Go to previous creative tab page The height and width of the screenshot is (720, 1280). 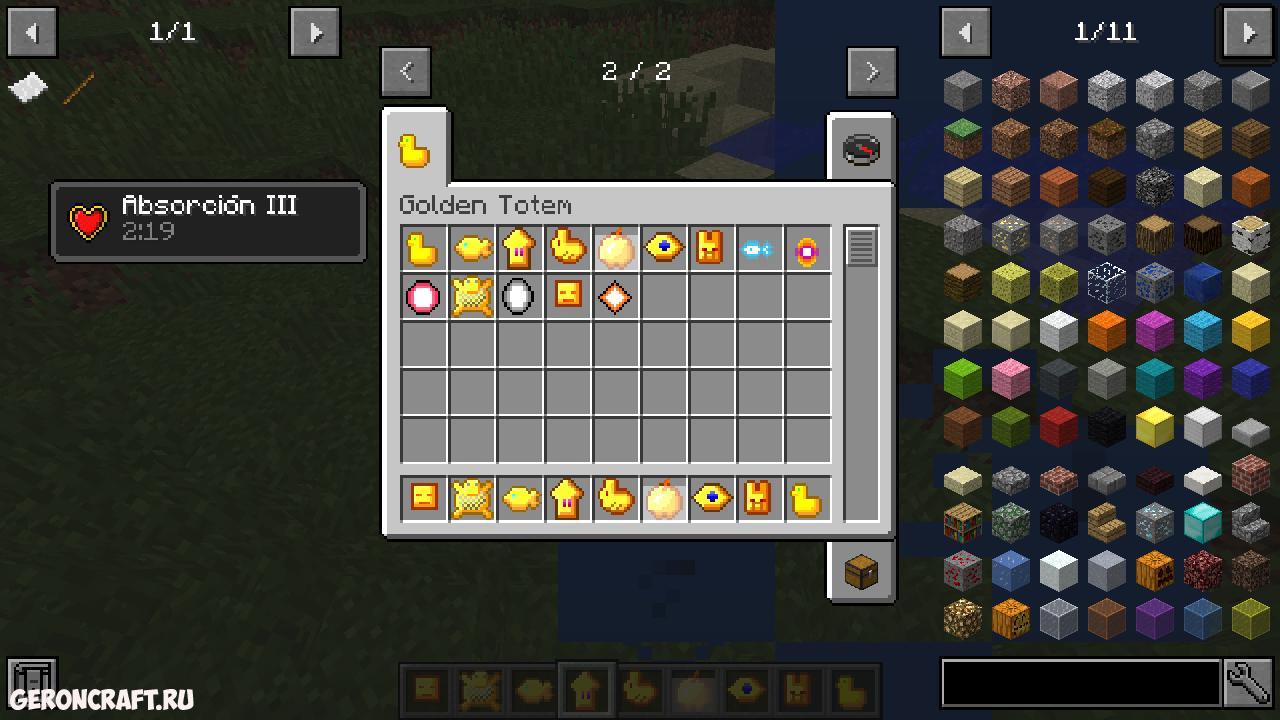point(406,71)
